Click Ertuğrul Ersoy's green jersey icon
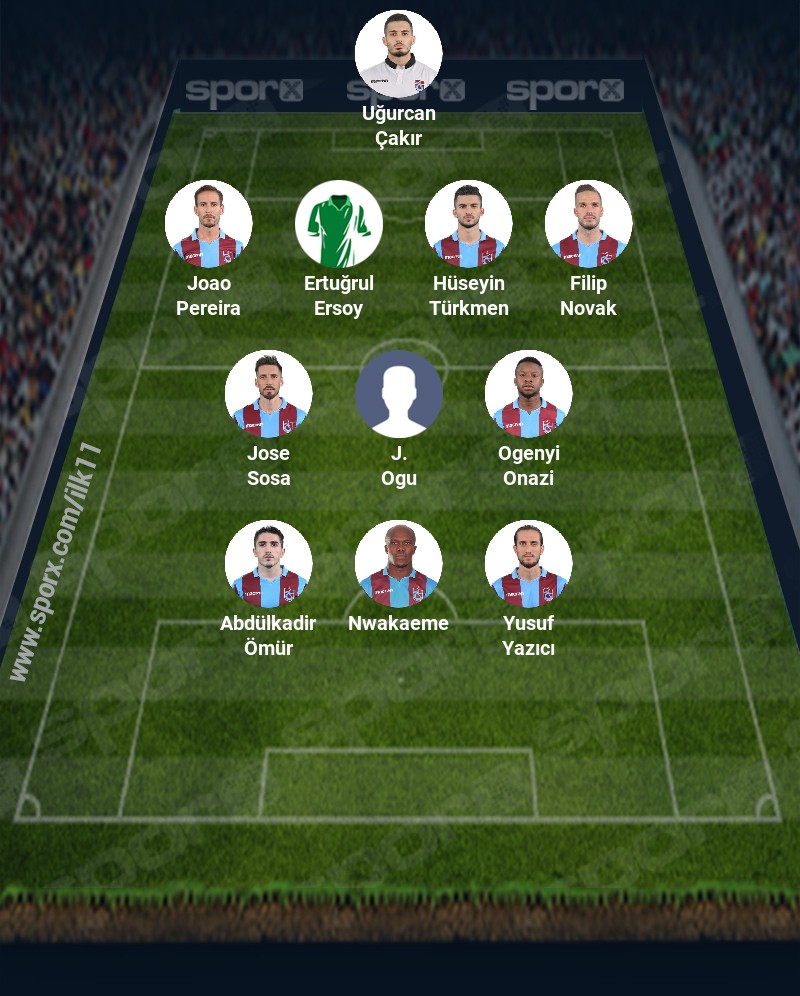Viewport: 800px width, 996px height. pyautogui.click(x=339, y=224)
